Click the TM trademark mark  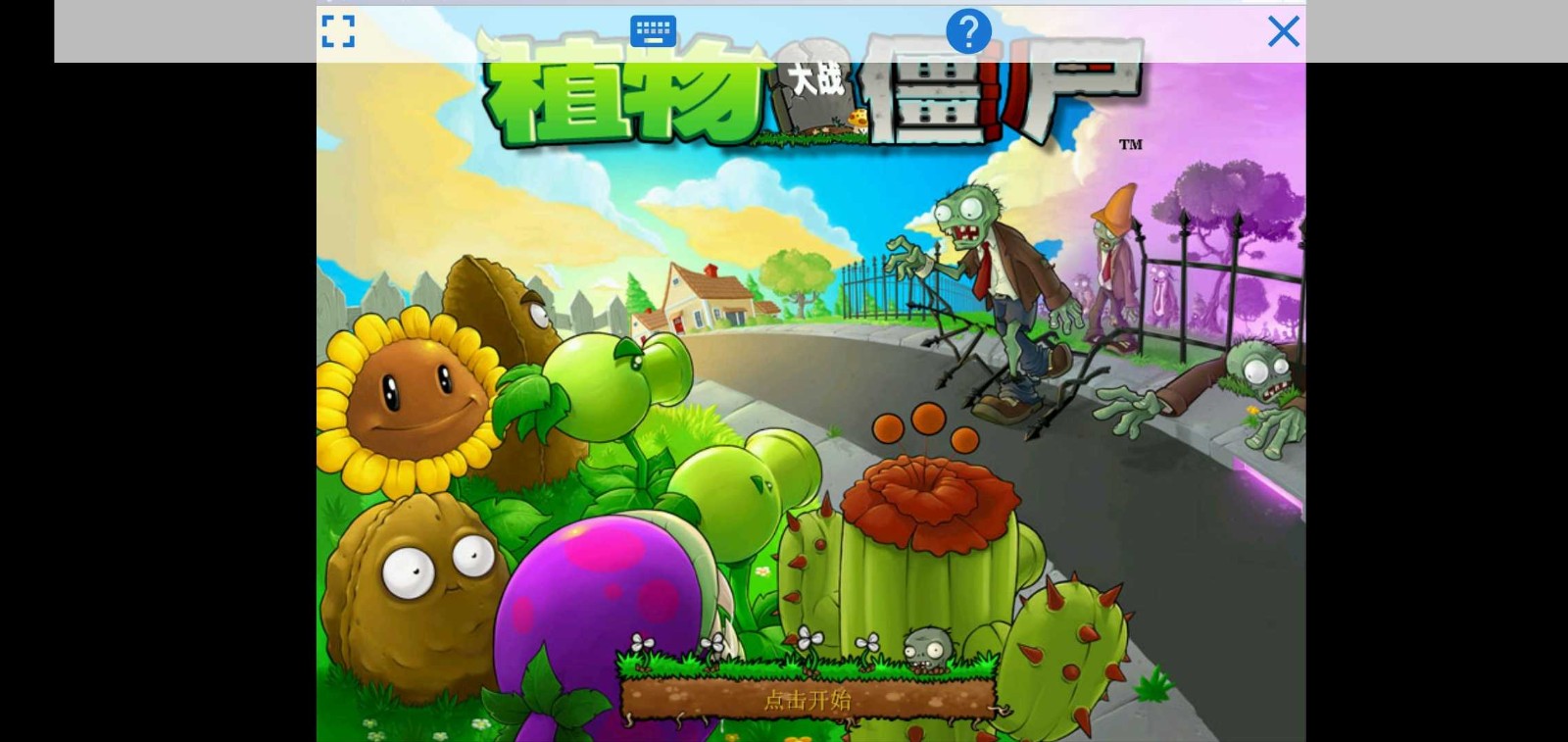tap(1132, 144)
